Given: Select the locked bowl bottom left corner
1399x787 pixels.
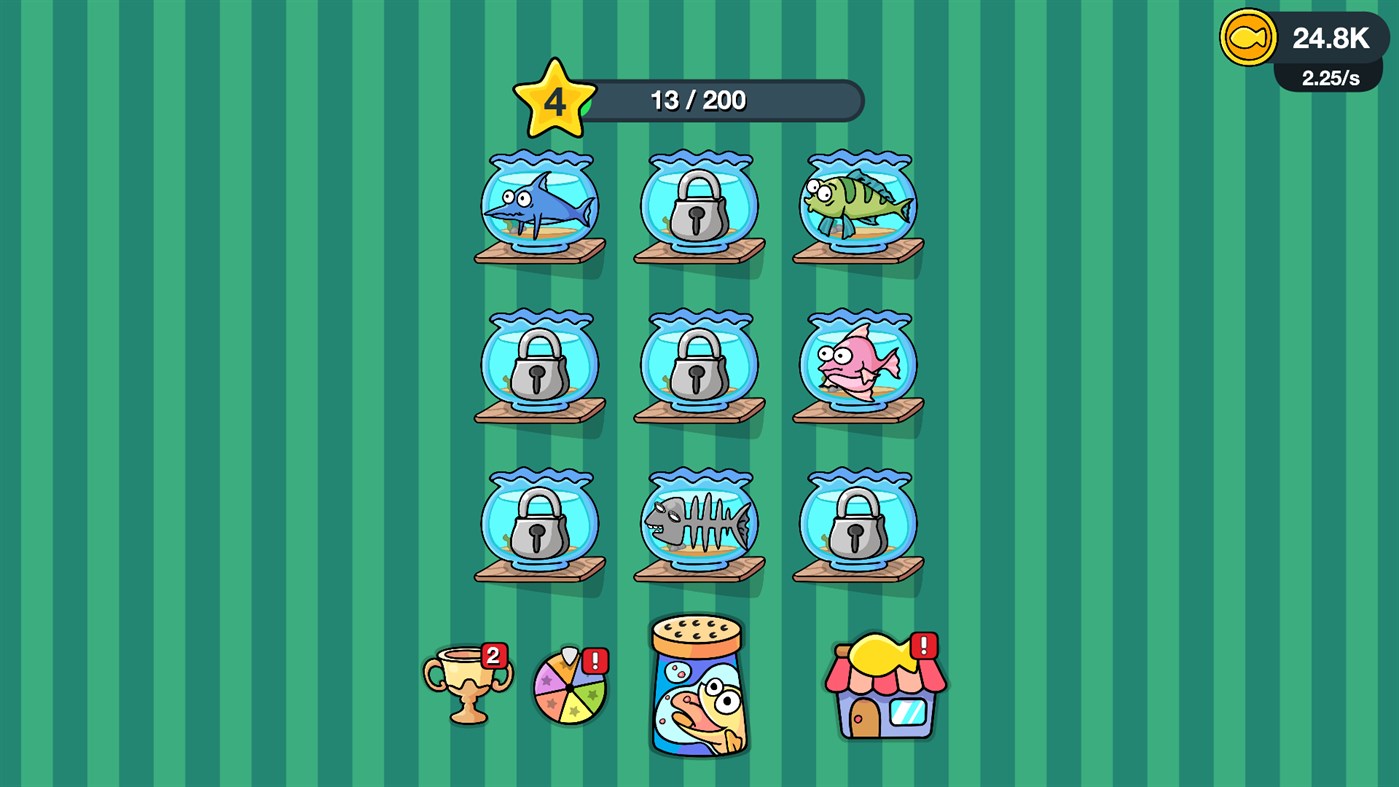Looking at the screenshot, I should pyautogui.click(x=540, y=522).
